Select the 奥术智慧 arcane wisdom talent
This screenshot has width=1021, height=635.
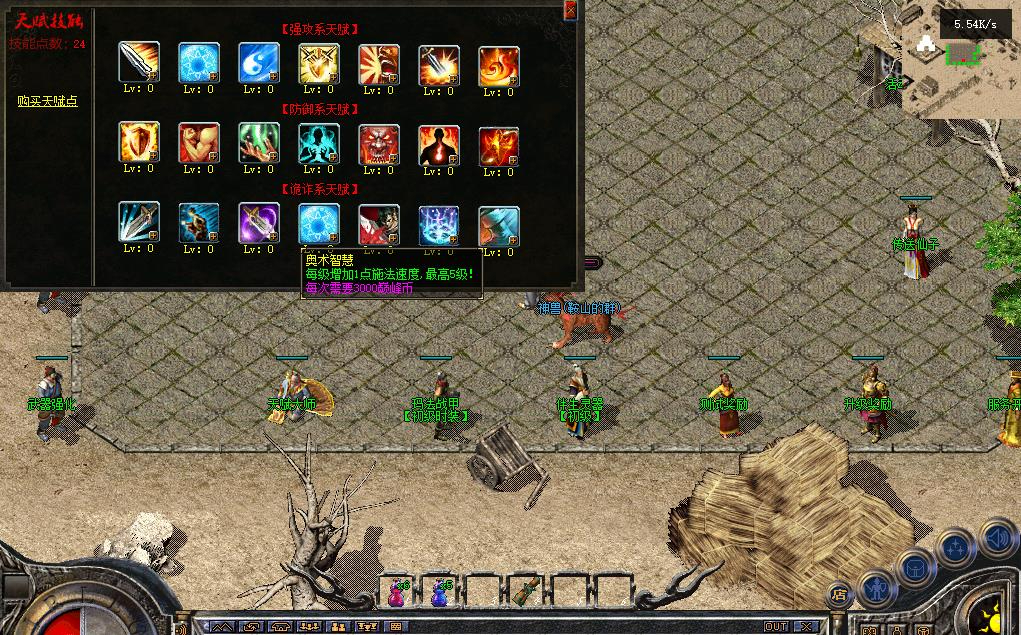318,224
